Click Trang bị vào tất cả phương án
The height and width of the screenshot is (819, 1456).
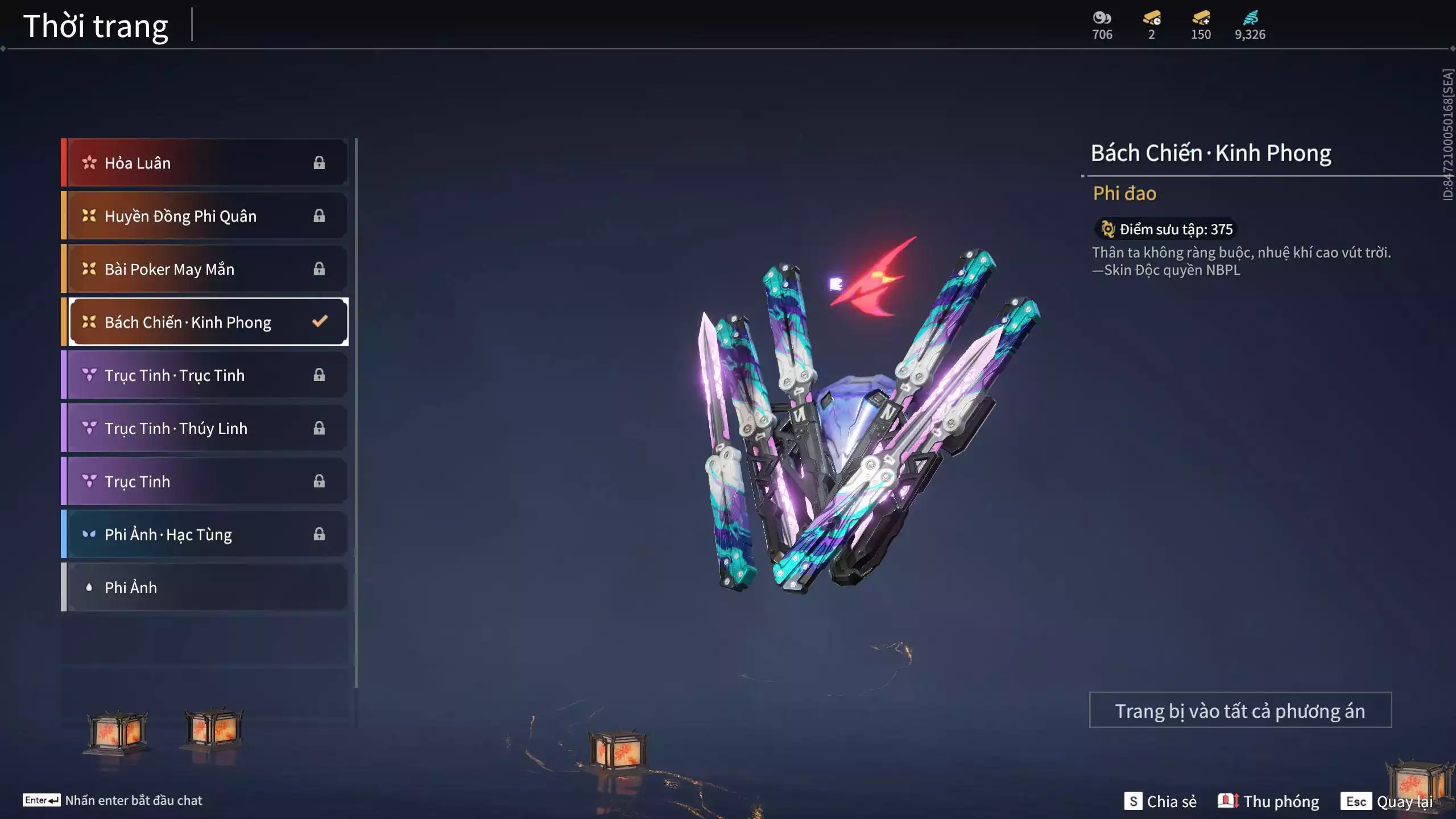click(x=1240, y=710)
